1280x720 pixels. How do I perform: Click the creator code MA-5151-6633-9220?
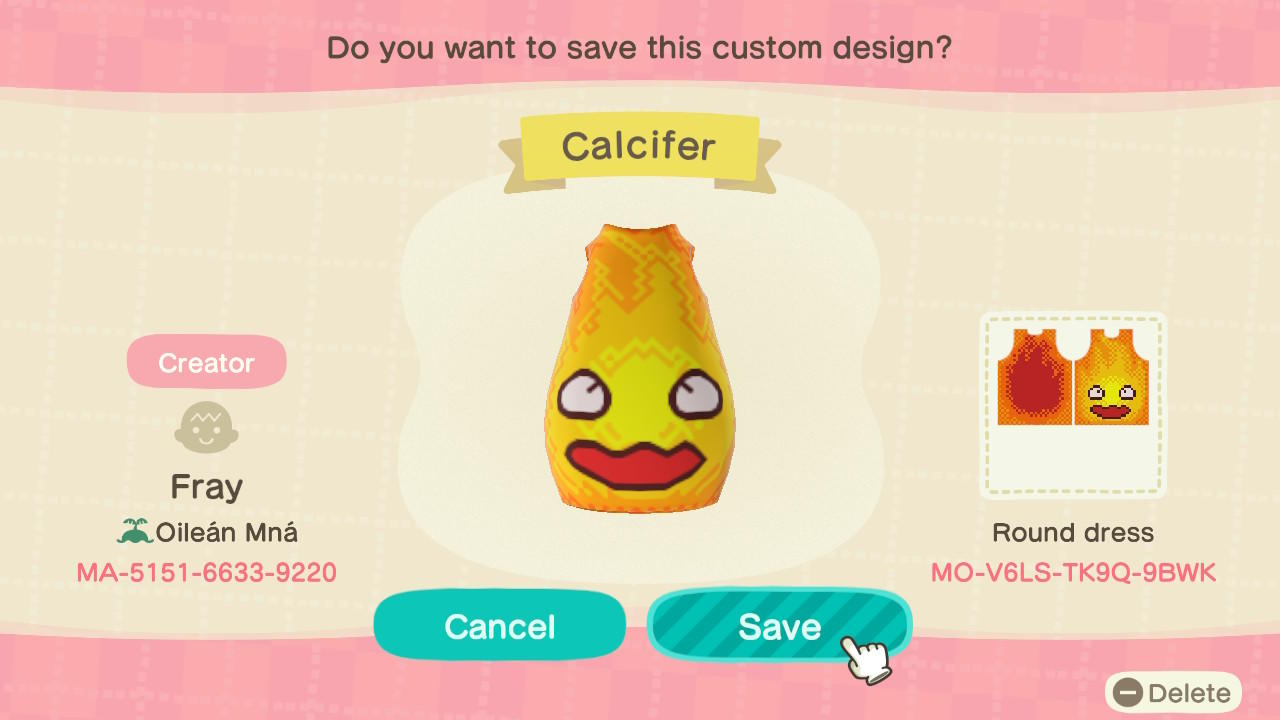[206, 573]
